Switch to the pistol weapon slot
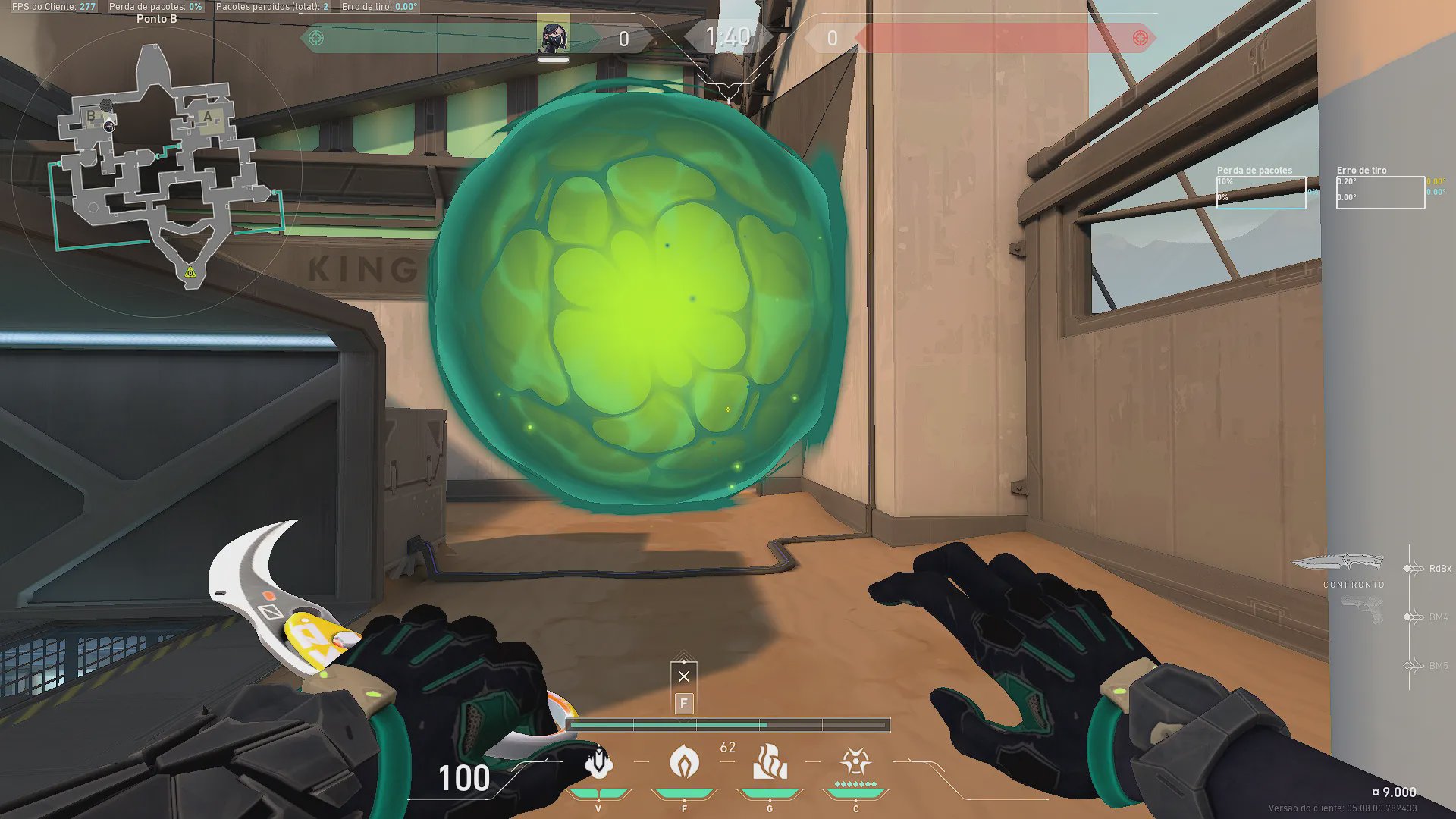The image size is (1456, 819). pos(1363,610)
